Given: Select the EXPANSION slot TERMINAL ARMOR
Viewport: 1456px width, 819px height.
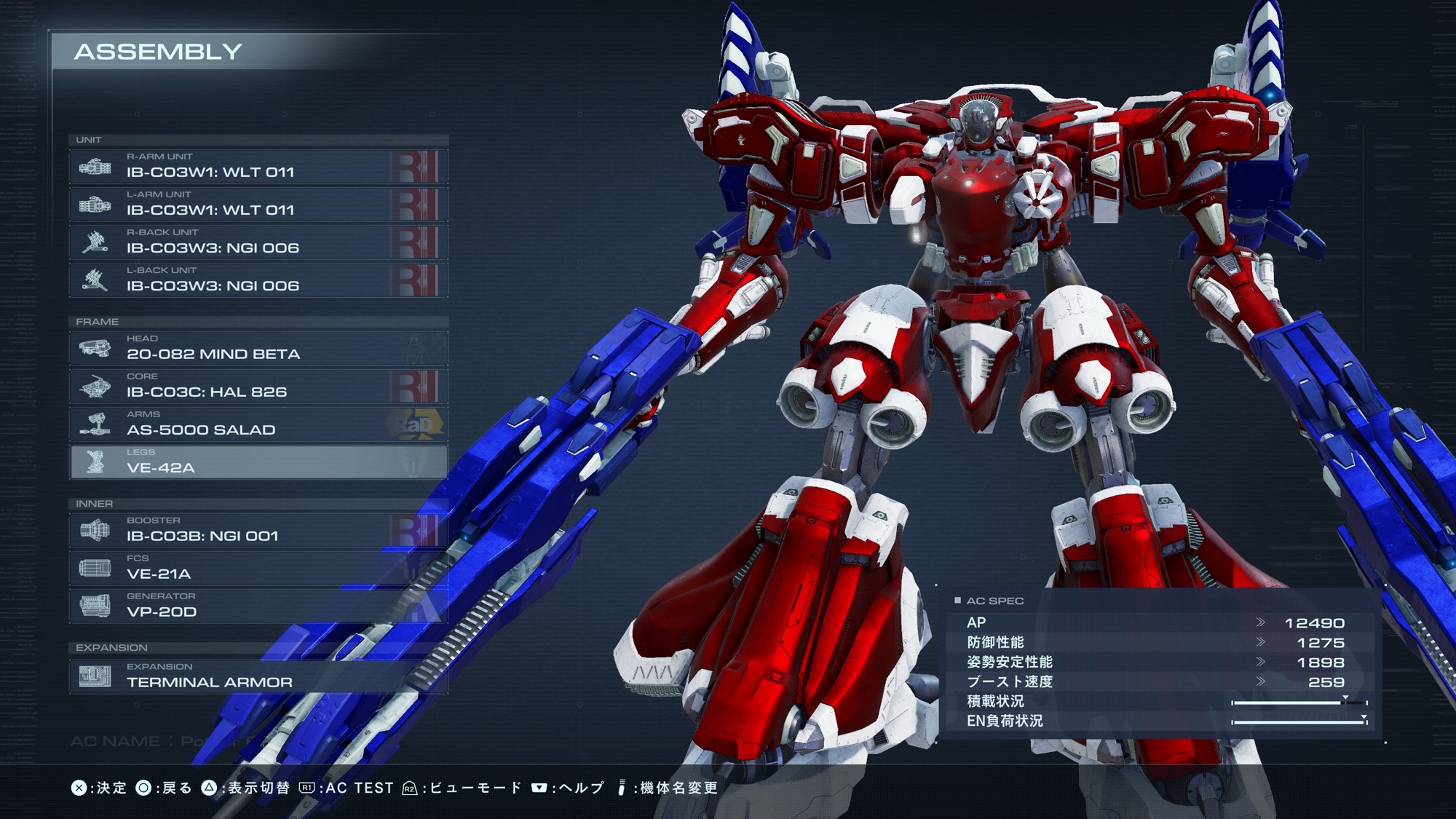Looking at the screenshot, I should point(258,676).
